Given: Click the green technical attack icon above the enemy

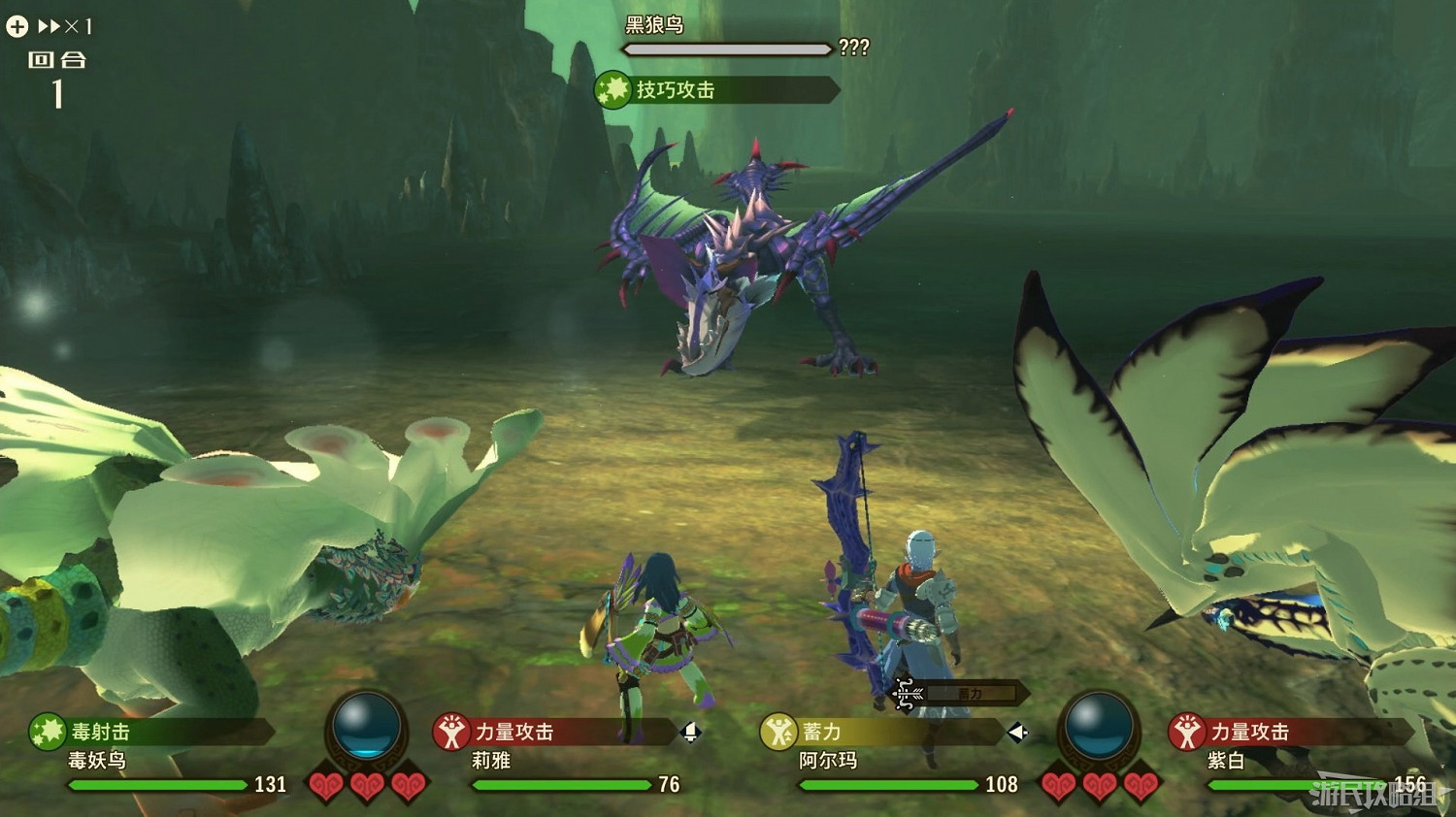Looking at the screenshot, I should click(x=613, y=92).
